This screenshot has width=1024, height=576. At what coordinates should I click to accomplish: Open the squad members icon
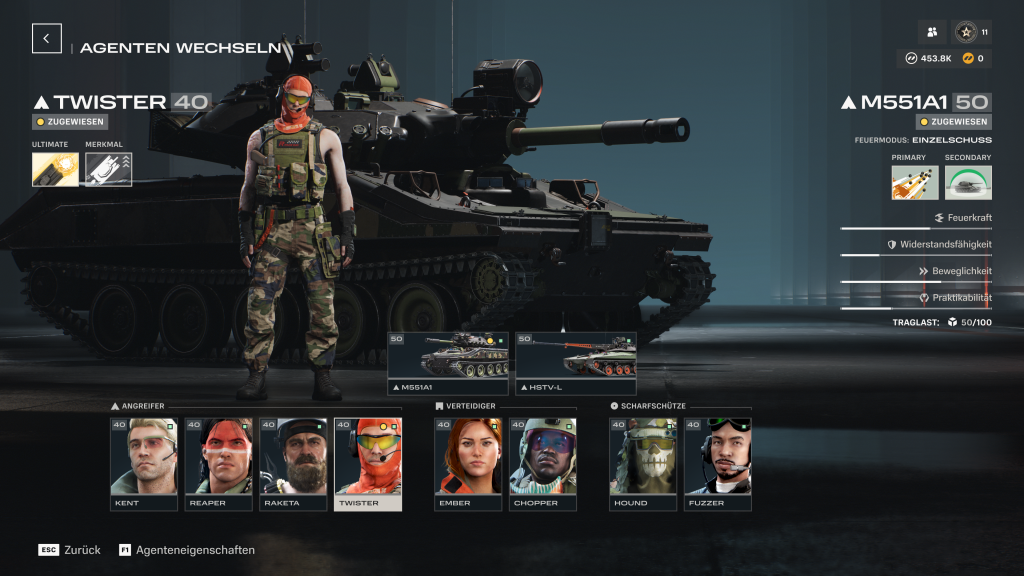pos(932,33)
